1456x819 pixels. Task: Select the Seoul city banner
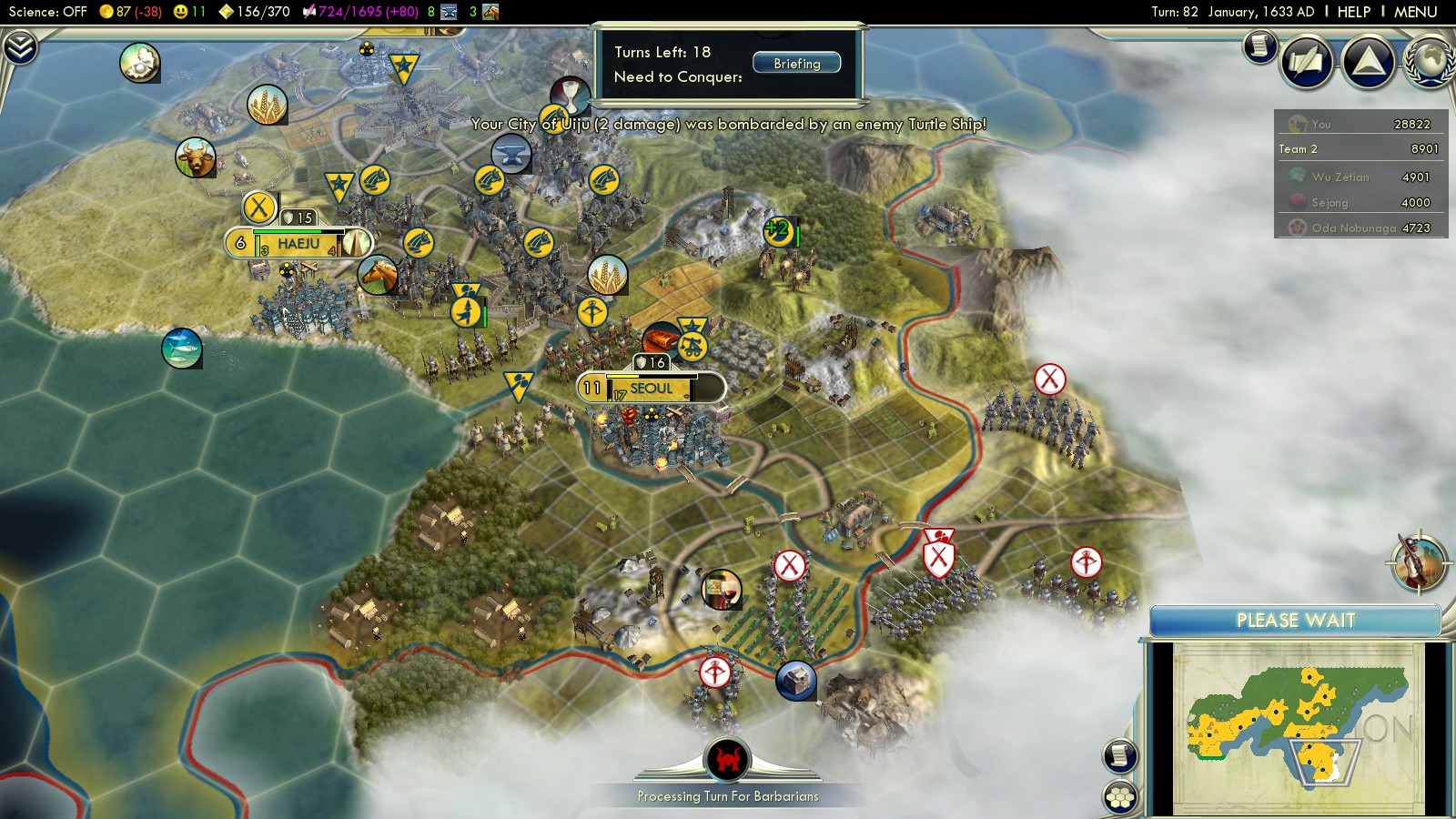651,389
